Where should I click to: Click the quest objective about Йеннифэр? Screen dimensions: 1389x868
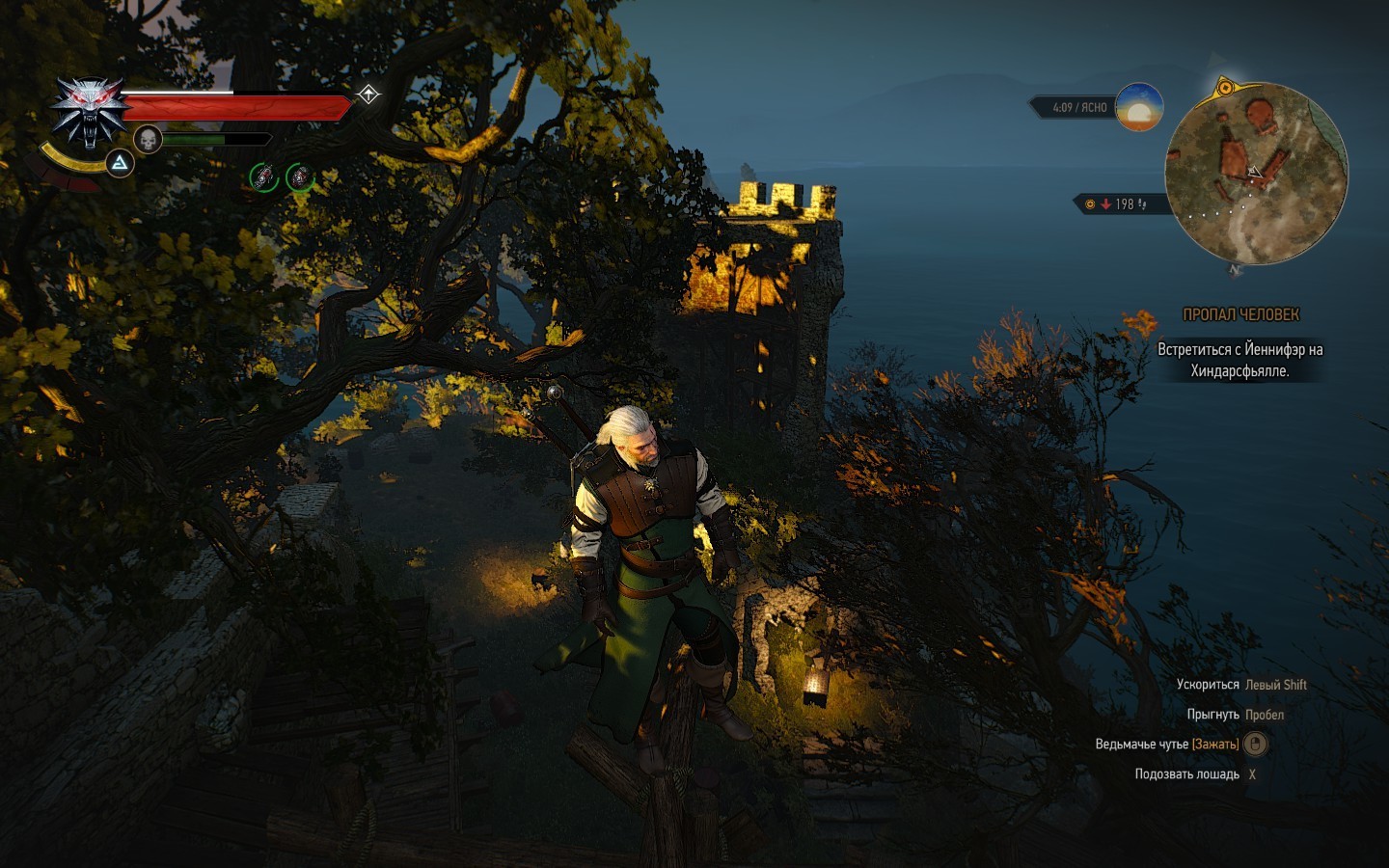click(1239, 360)
